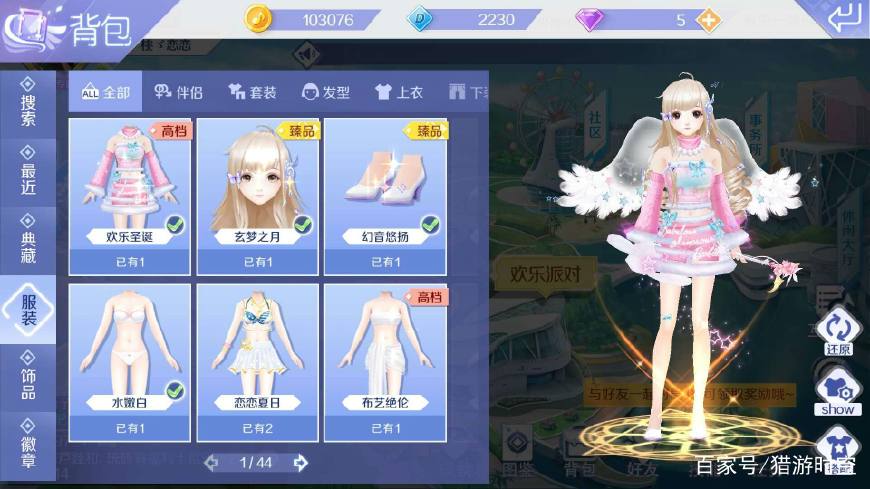Image resolution: width=870 pixels, height=489 pixels.
Task: Filter by 套装 outfit set category
Action: (x=252, y=92)
